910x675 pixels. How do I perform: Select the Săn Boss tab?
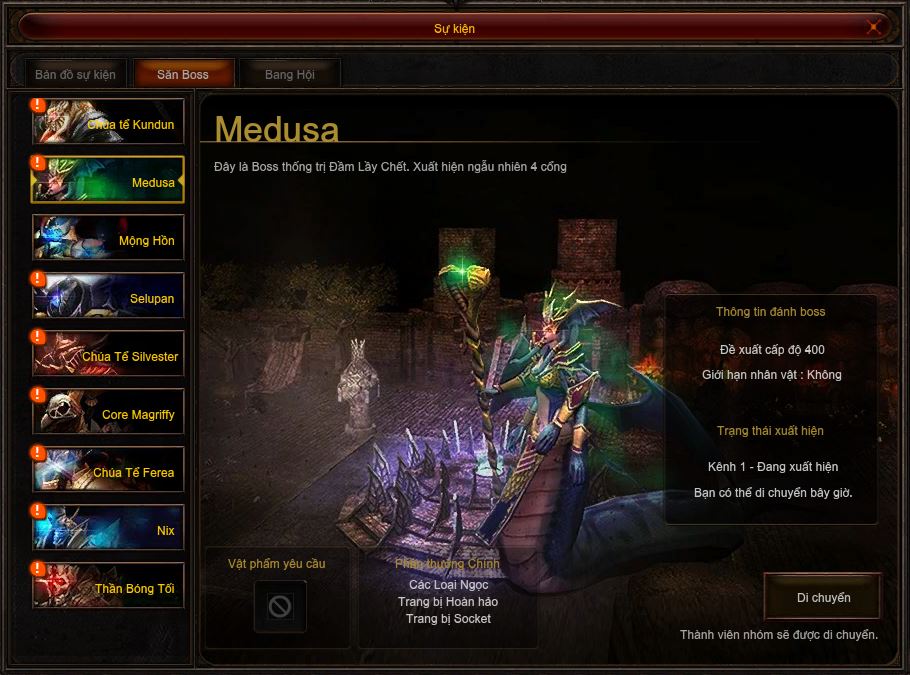(x=183, y=75)
